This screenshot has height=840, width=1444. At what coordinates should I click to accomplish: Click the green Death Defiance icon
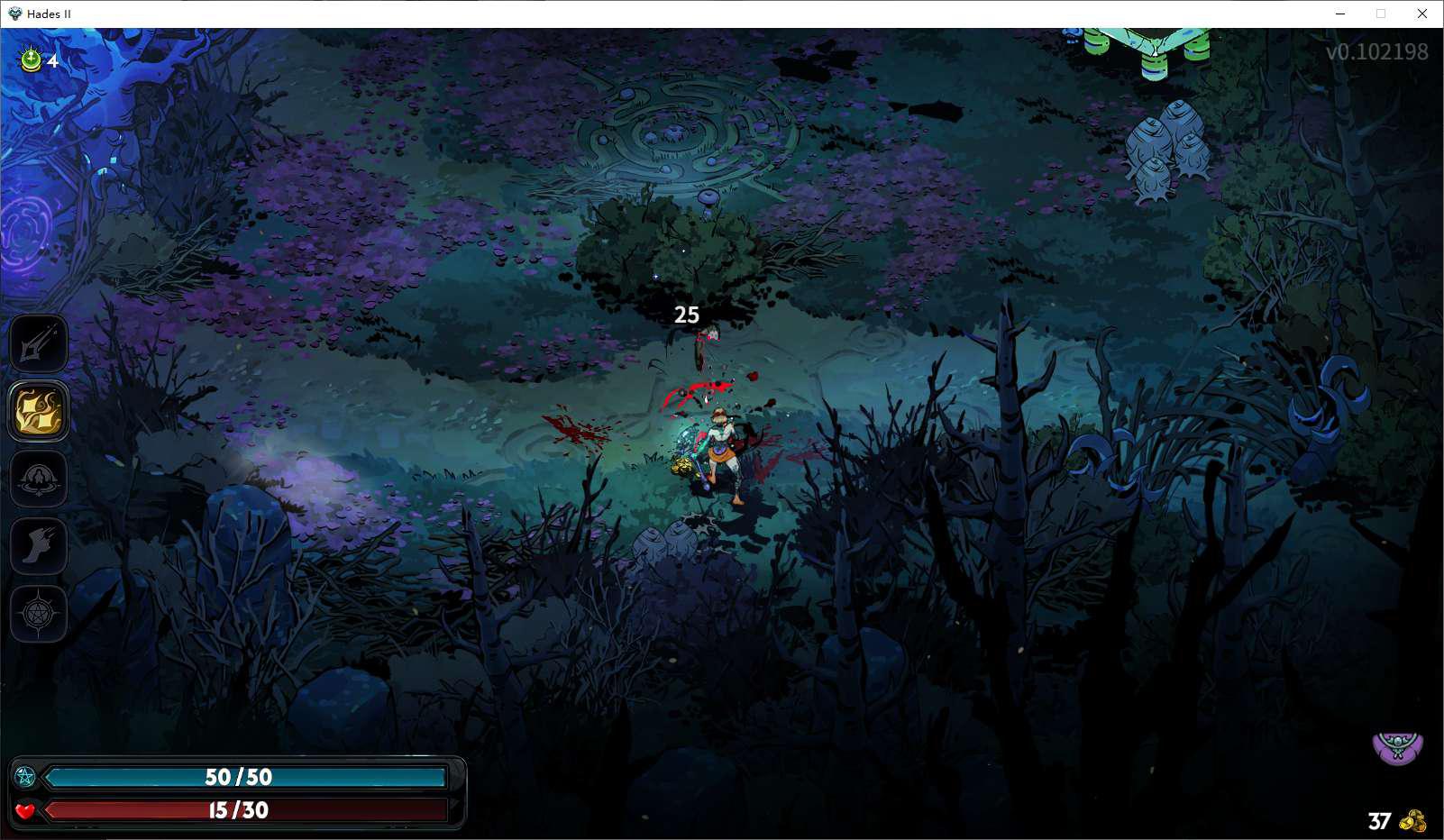point(32,59)
